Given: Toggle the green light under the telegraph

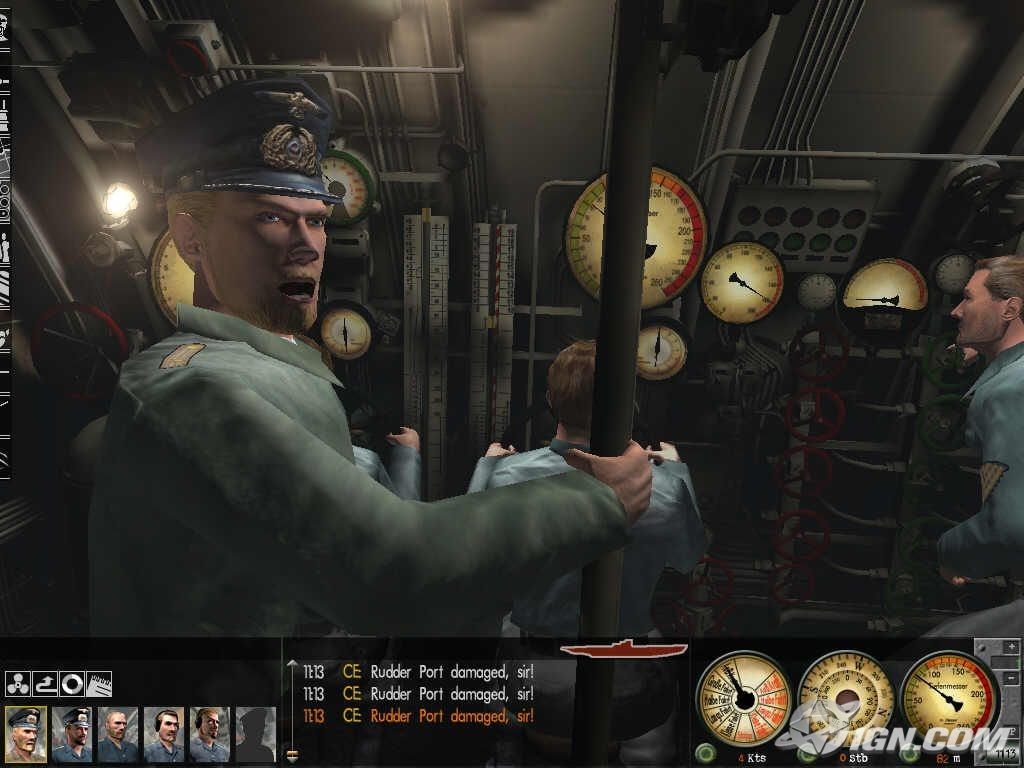Looking at the screenshot, I should pos(706,752).
